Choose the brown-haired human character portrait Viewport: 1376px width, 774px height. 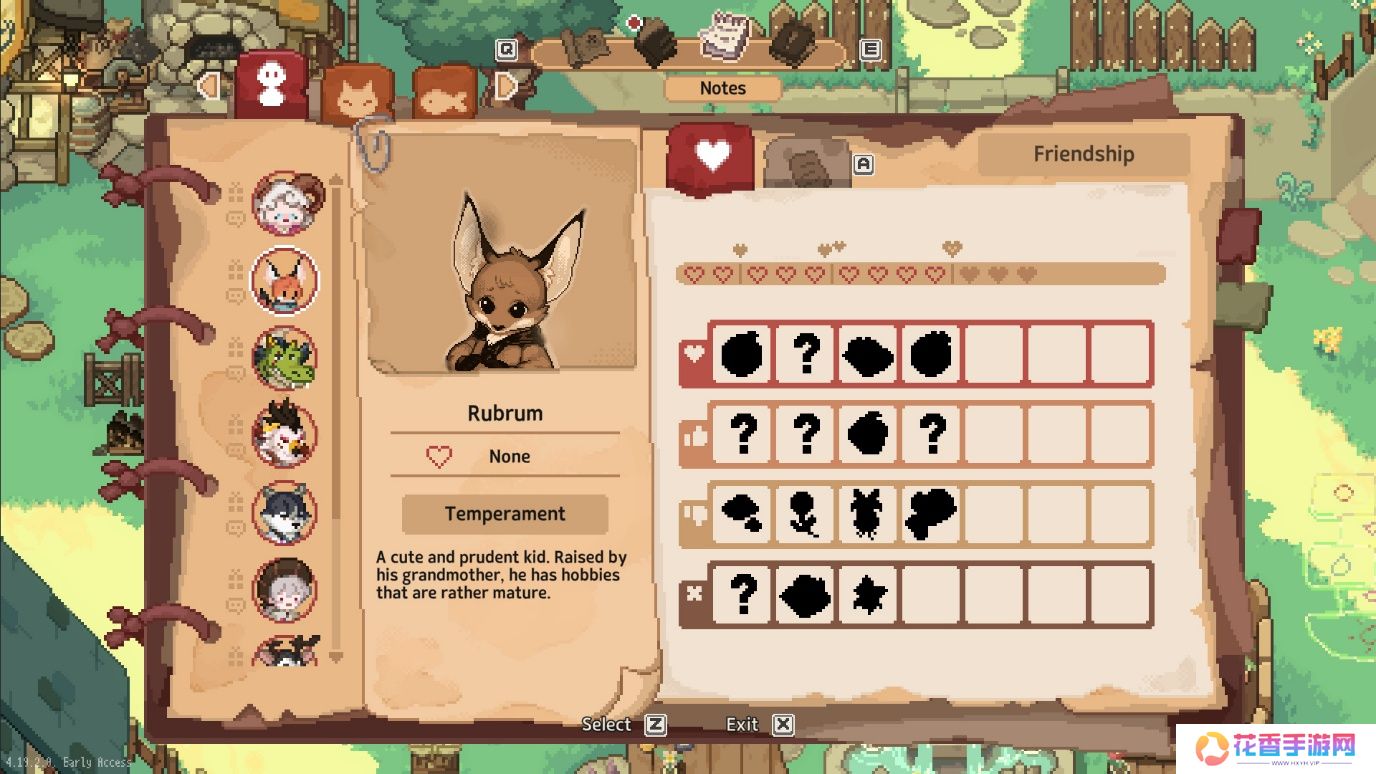coord(285,590)
